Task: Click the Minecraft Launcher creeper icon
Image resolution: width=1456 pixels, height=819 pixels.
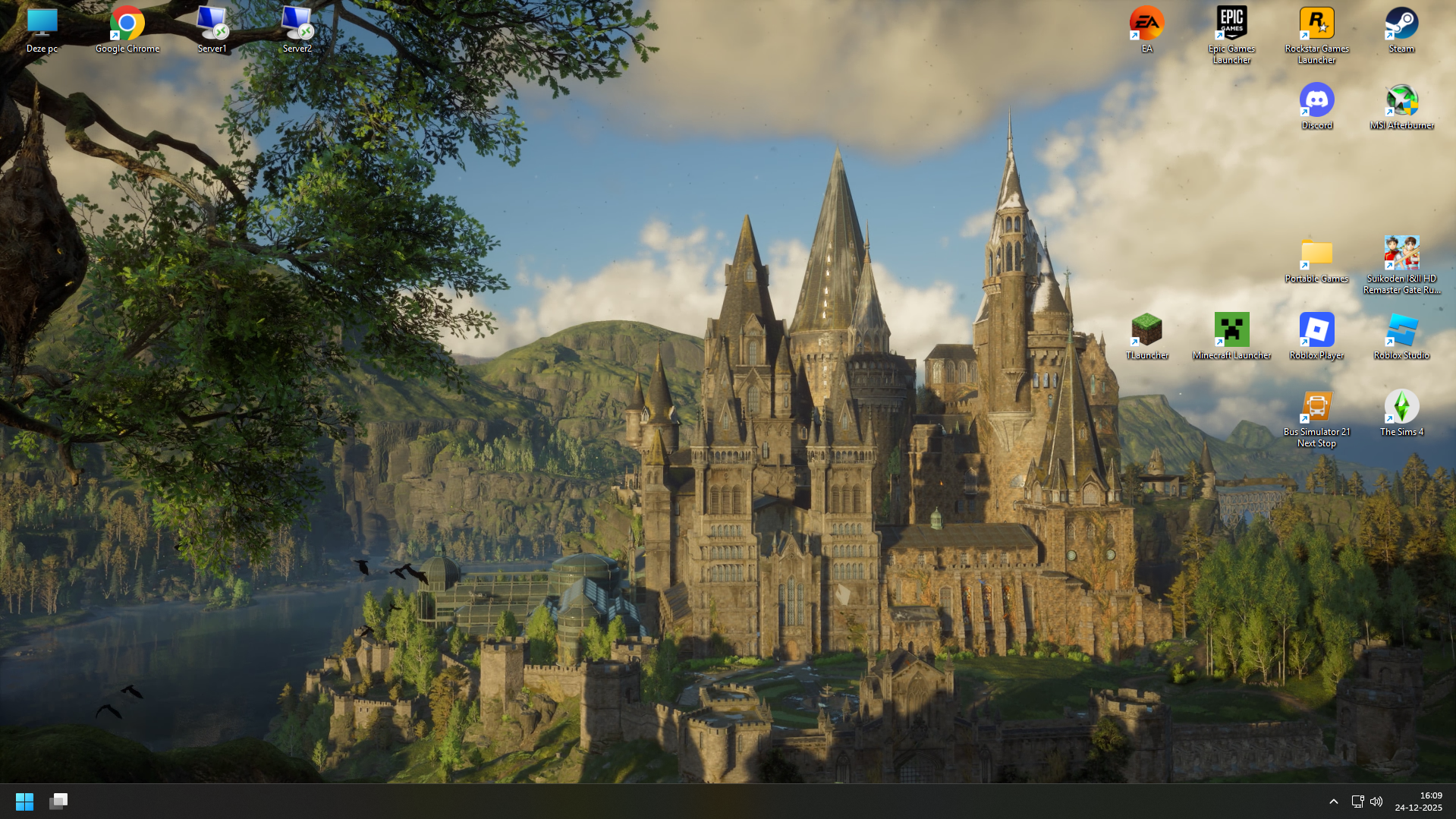Action: pos(1231,331)
